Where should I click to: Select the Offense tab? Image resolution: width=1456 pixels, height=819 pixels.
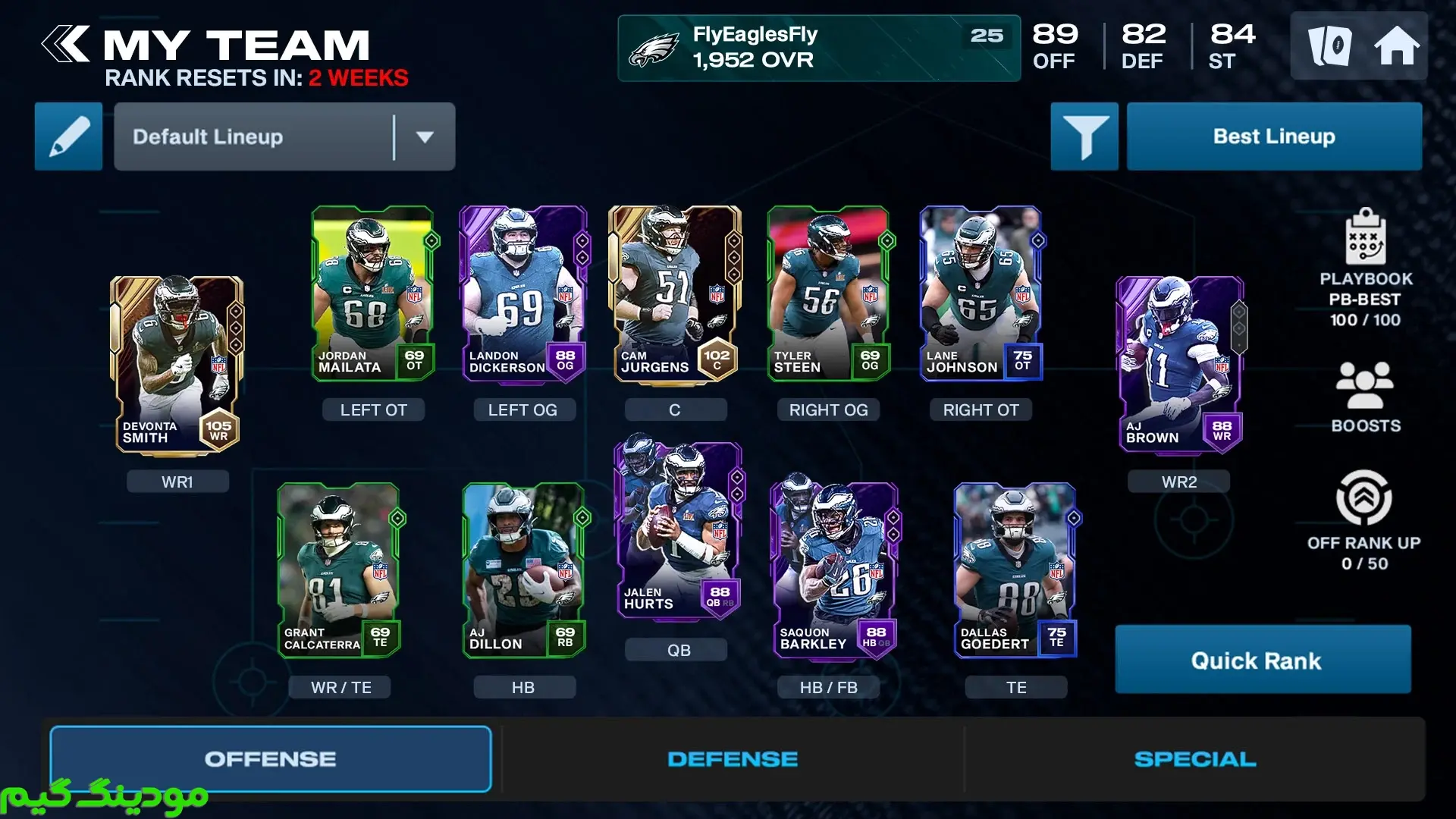(271, 759)
